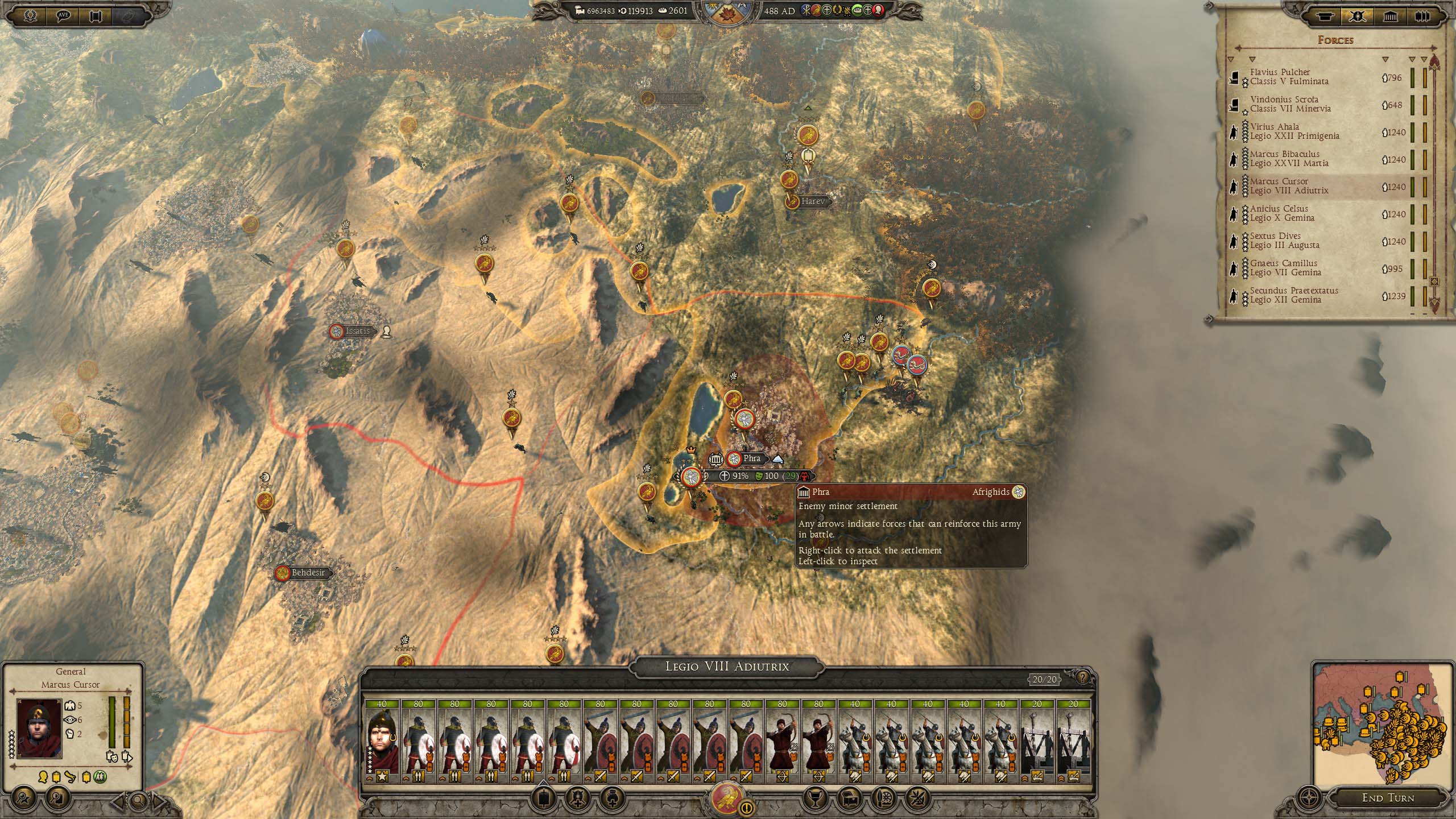The image size is (1456, 819).
Task: Open the yellow exclamation notification button
Action: click(x=747, y=808)
